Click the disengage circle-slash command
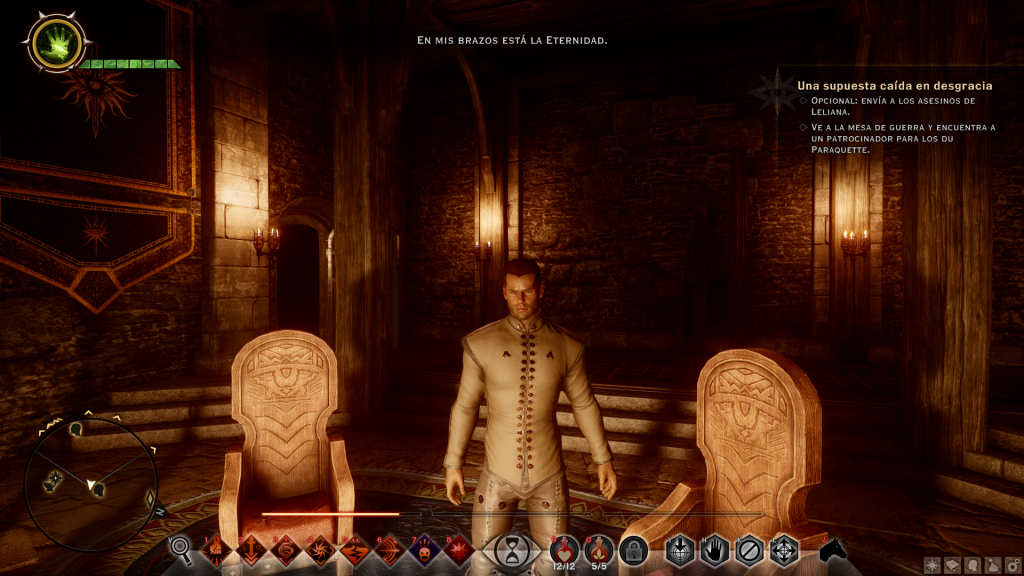The width and height of the screenshot is (1024, 576). coord(749,549)
